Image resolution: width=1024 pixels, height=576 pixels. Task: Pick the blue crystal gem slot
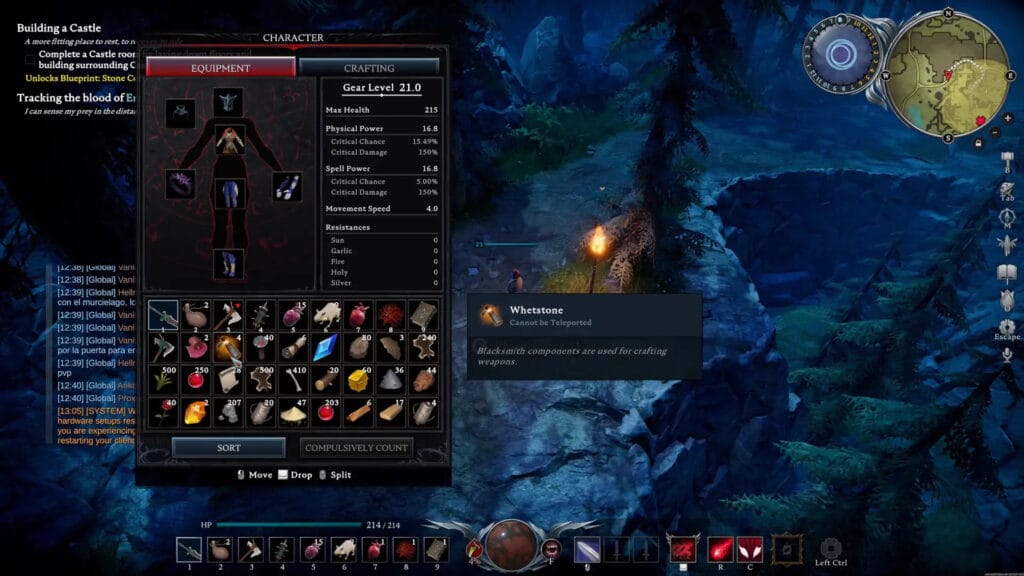326,347
